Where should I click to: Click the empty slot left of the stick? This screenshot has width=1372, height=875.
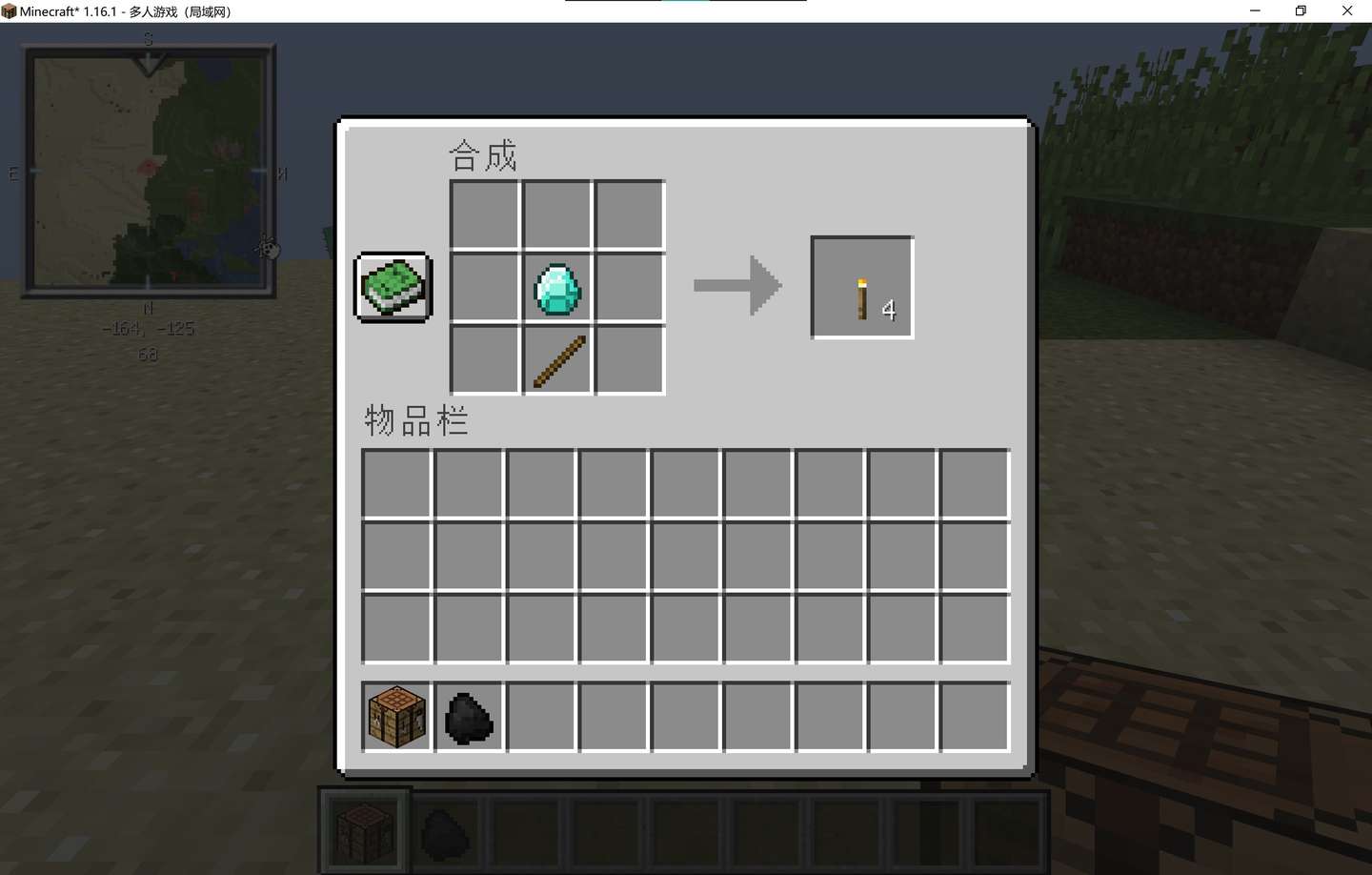pyautogui.click(x=483, y=360)
